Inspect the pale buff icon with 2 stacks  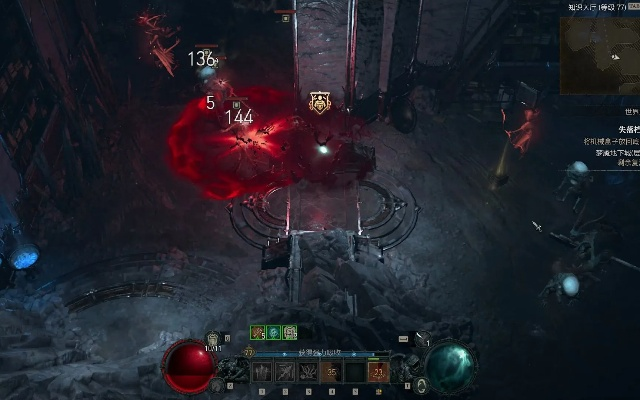coord(289,333)
